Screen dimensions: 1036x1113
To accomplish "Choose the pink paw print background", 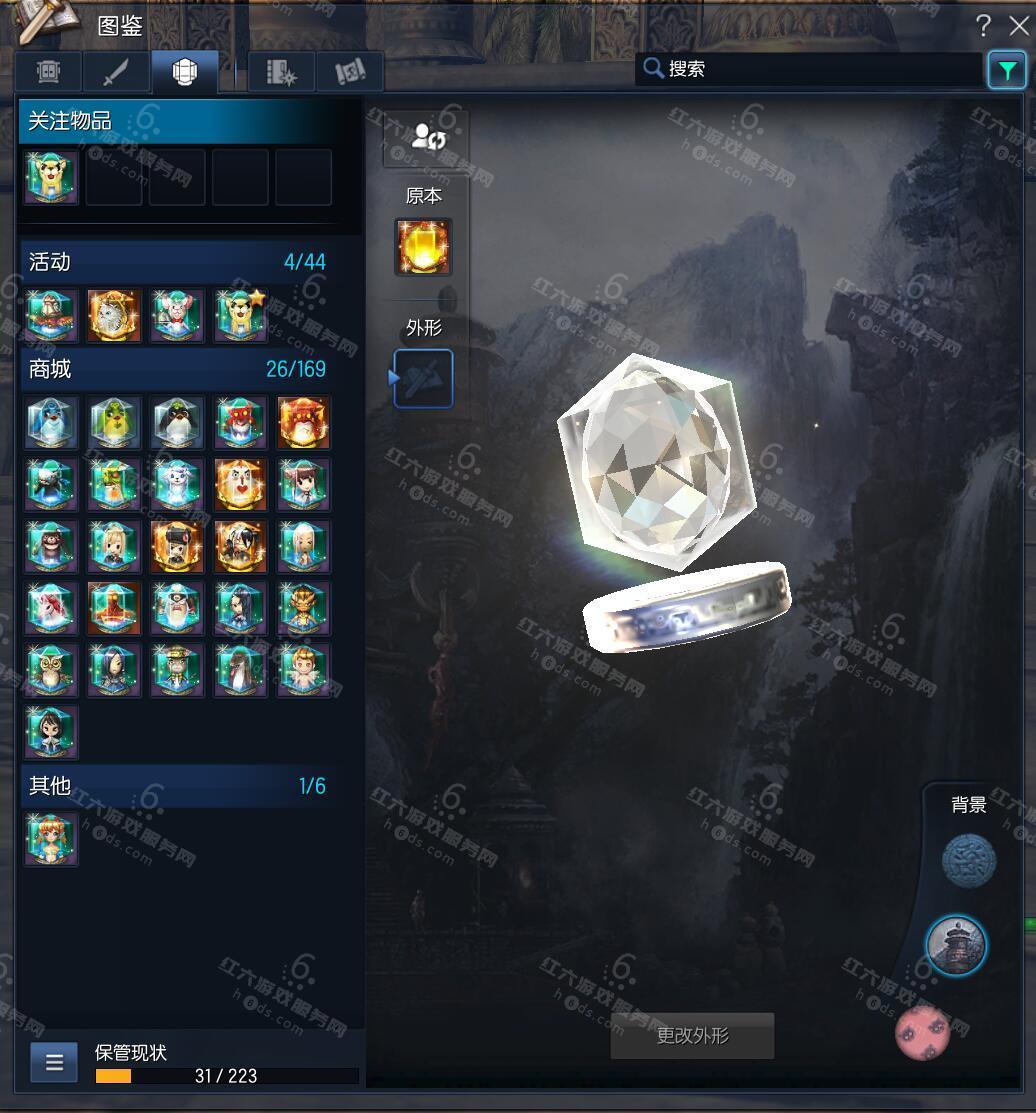I will [923, 1033].
